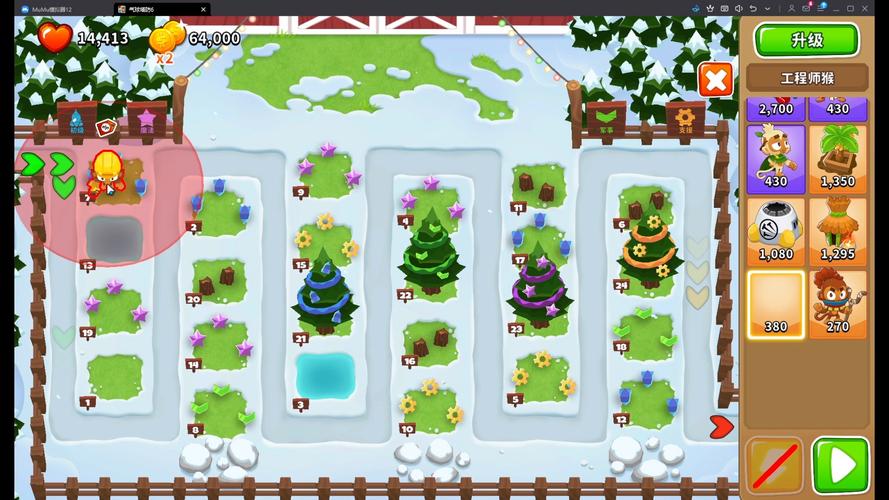
Task: Click the green 升级 upgrade button
Action: click(806, 41)
